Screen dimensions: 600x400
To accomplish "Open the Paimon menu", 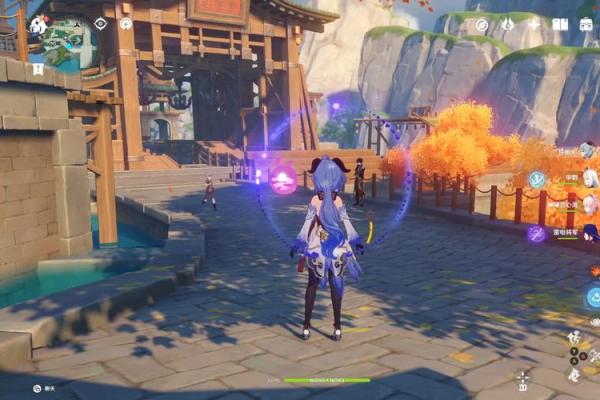I will tap(37, 23).
